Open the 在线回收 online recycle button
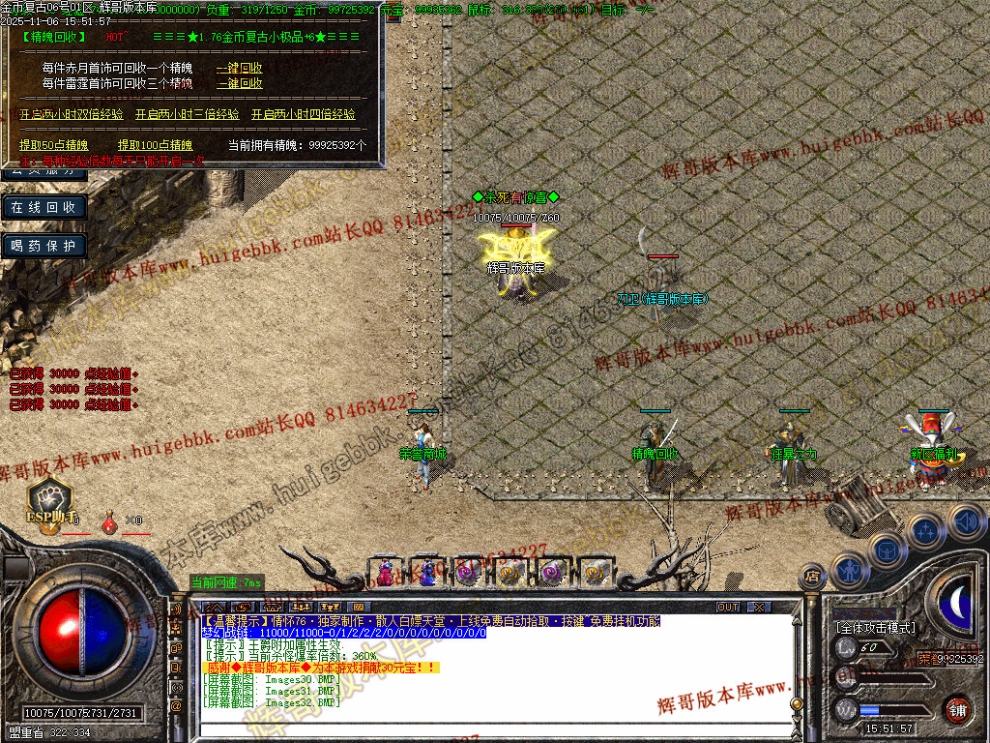The height and width of the screenshot is (743, 990). click(x=43, y=207)
